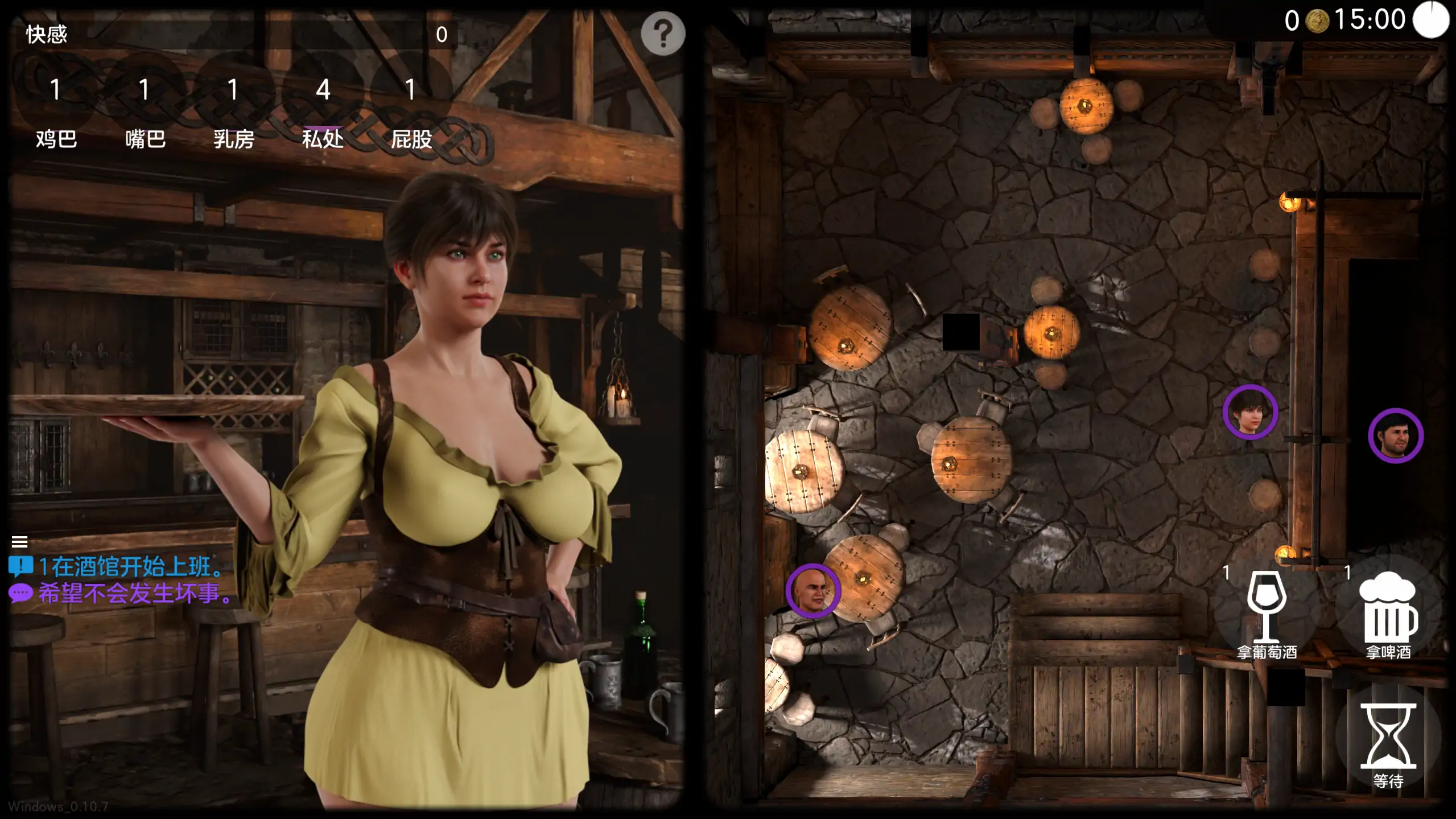Select the dark-haired bearded man portrait
This screenshot has width=1456, height=819.
pyautogui.click(x=1395, y=436)
